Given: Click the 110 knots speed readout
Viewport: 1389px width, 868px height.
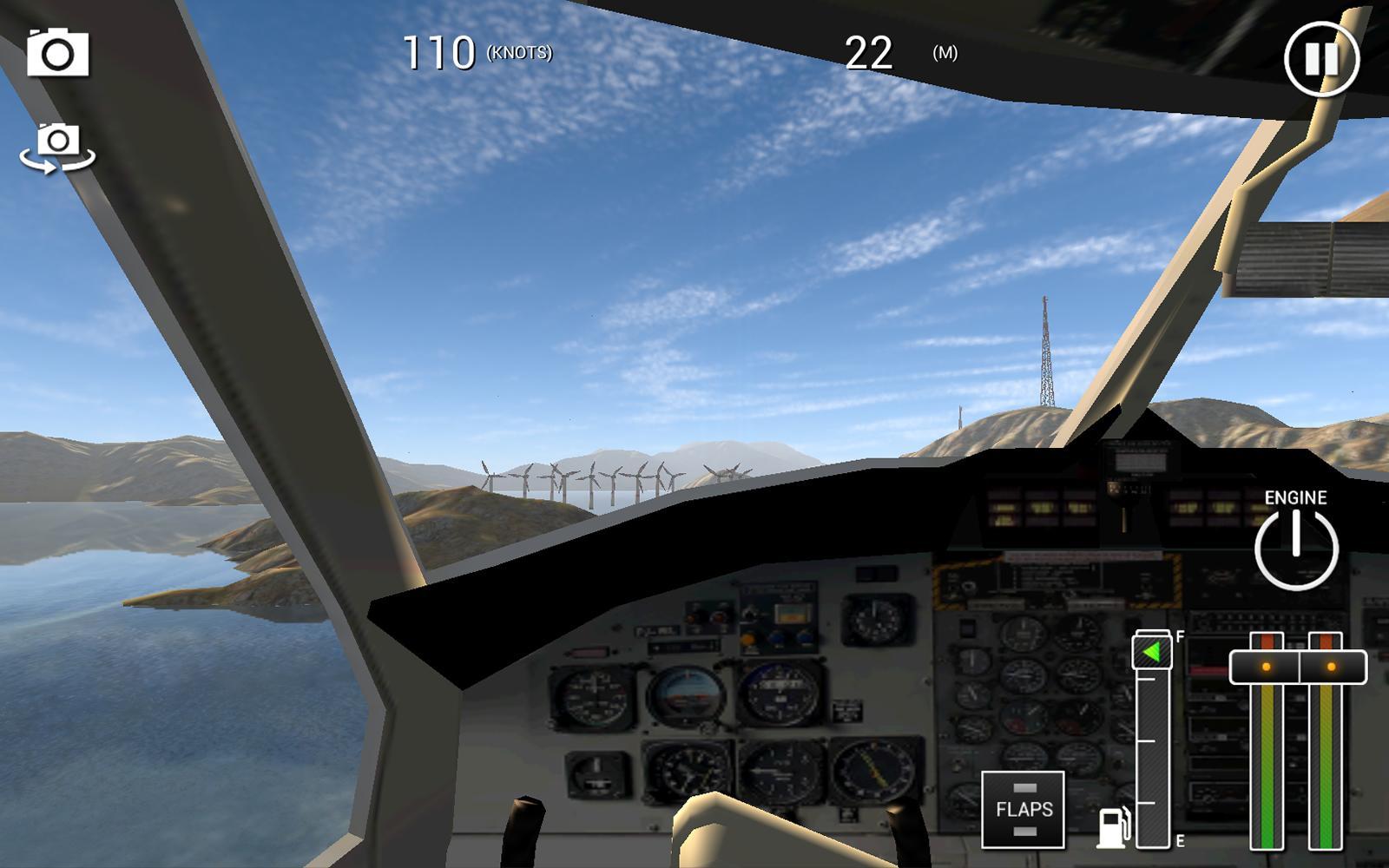Looking at the screenshot, I should pyautogui.click(x=441, y=52).
